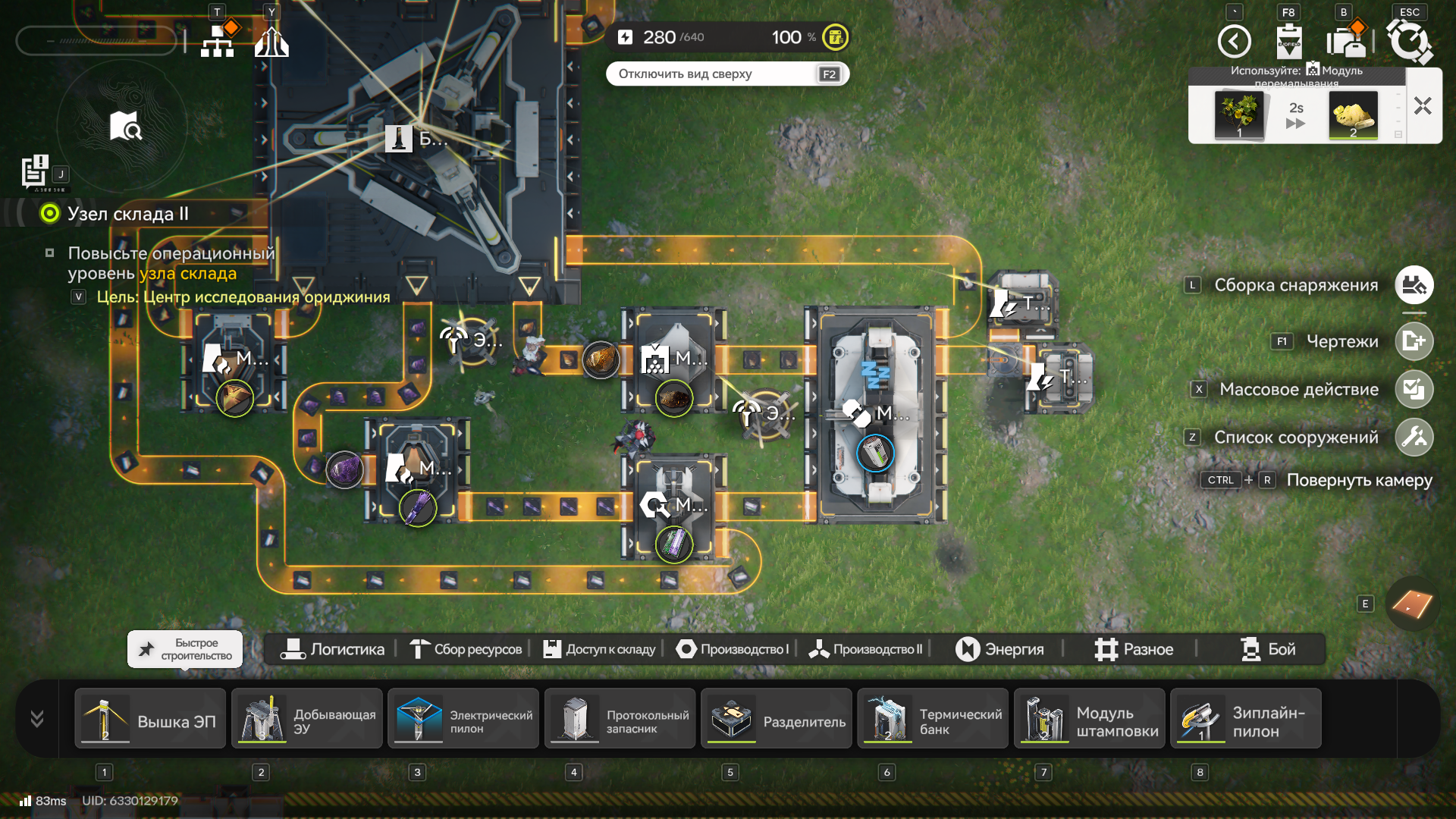Choose the Разделитель building
The width and height of the screenshot is (1456, 819).
click(777, 719)
